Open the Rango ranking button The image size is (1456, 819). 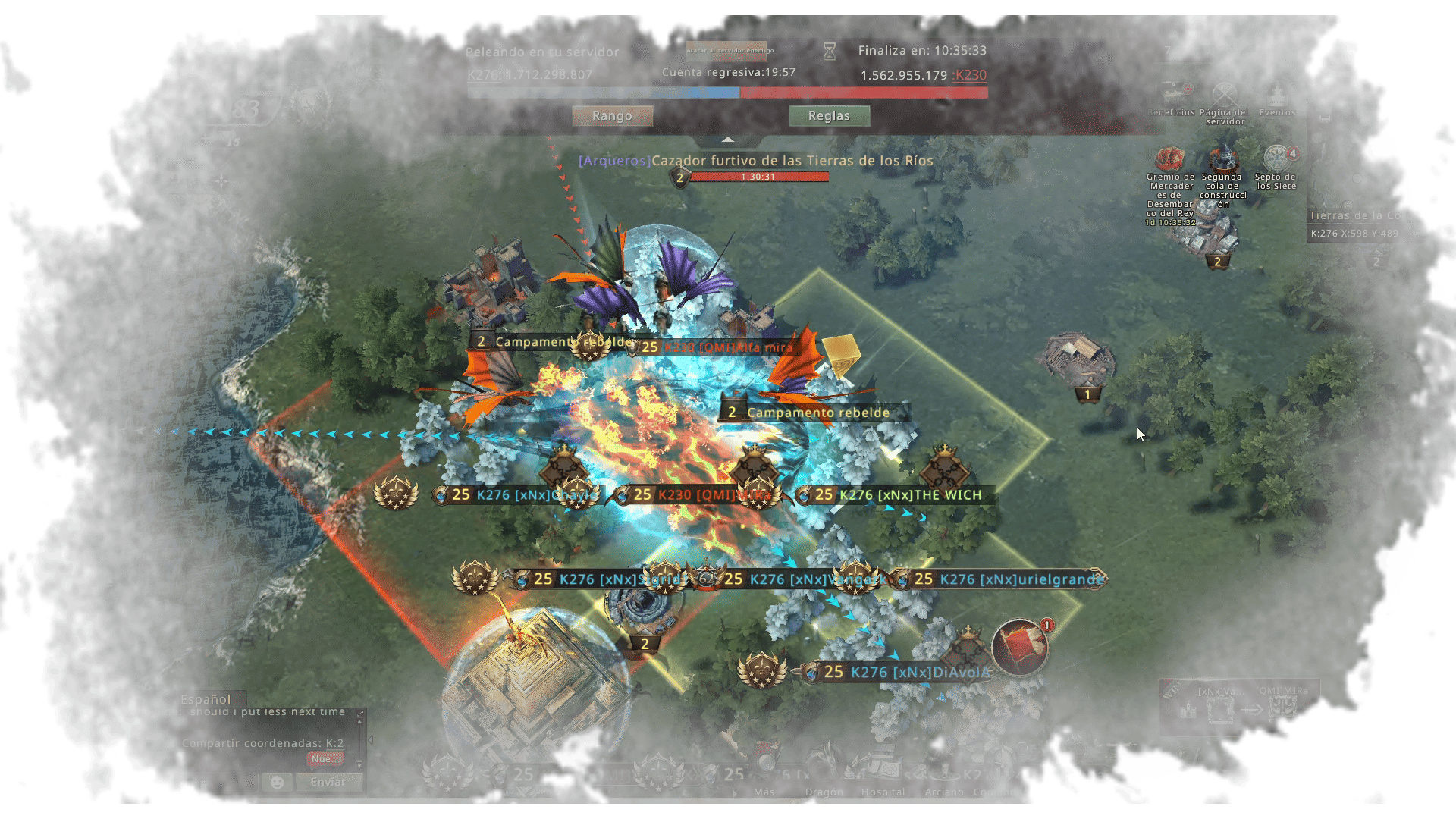click(612, 116)
